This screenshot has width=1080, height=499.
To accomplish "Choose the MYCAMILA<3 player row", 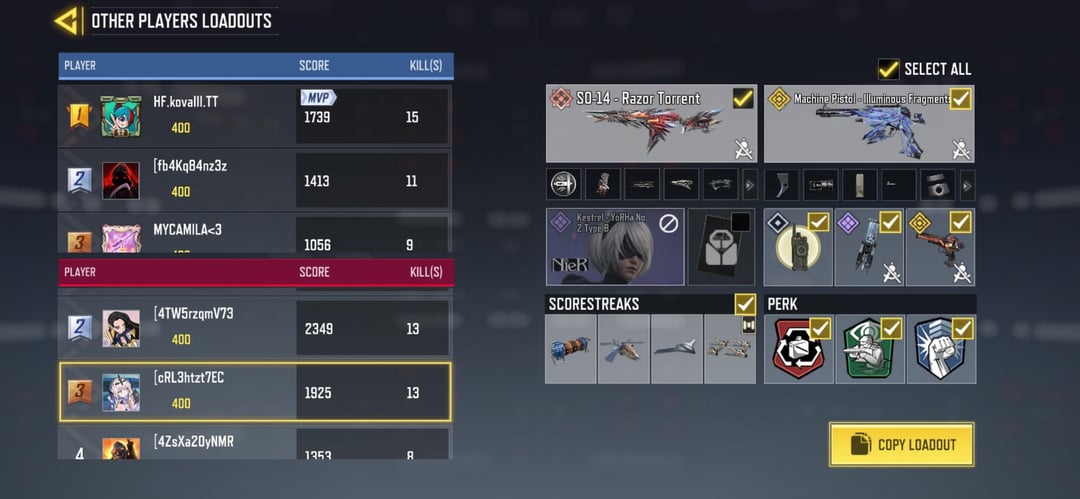I will 255,236.
